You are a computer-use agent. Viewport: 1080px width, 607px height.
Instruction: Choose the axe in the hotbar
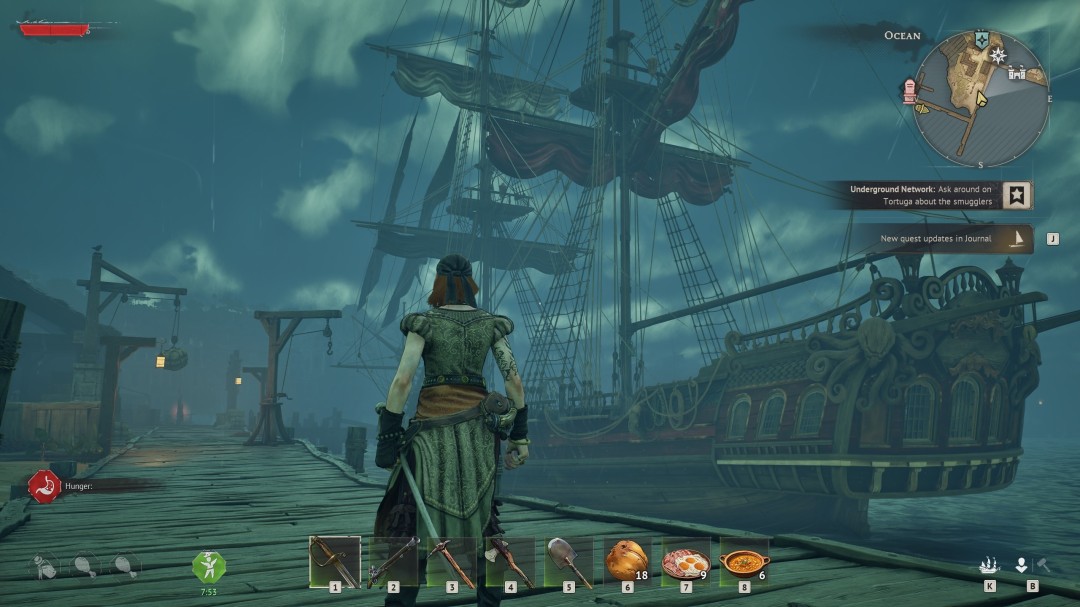[510, 562]
